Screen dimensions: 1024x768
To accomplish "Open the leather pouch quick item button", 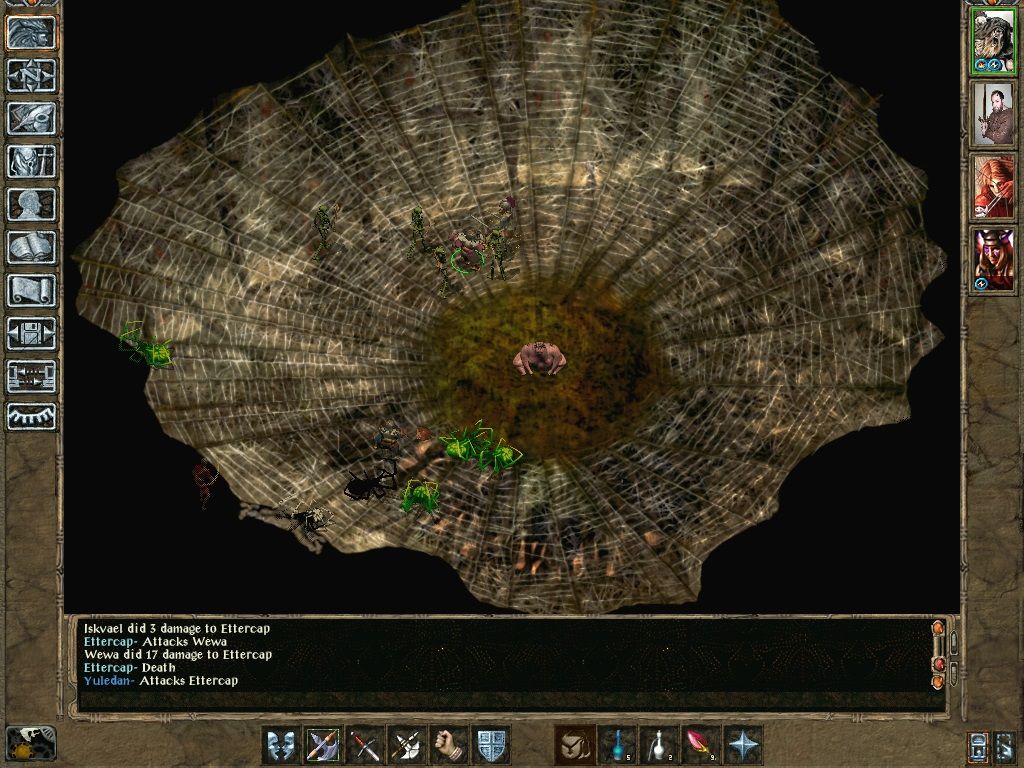I will (575, 745).
